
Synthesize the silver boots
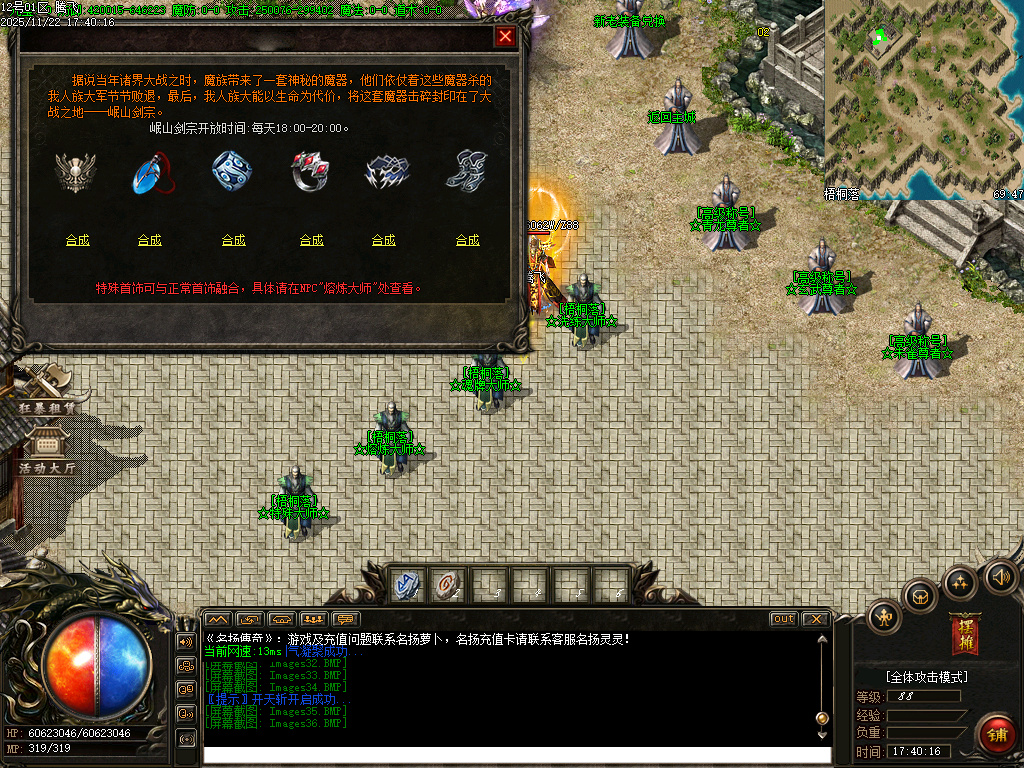click(467, 240)
